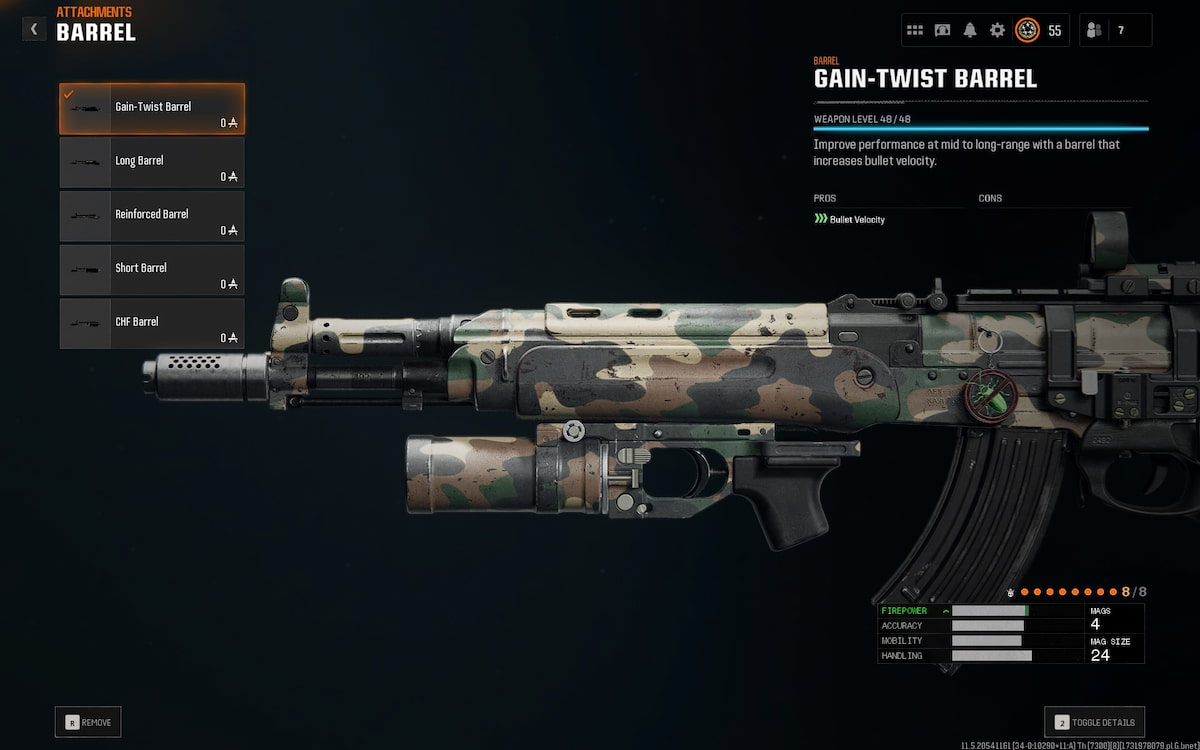Click the Remove attachment button
This screenshot has width=1200, height=750.
click(x=88, y=722)
